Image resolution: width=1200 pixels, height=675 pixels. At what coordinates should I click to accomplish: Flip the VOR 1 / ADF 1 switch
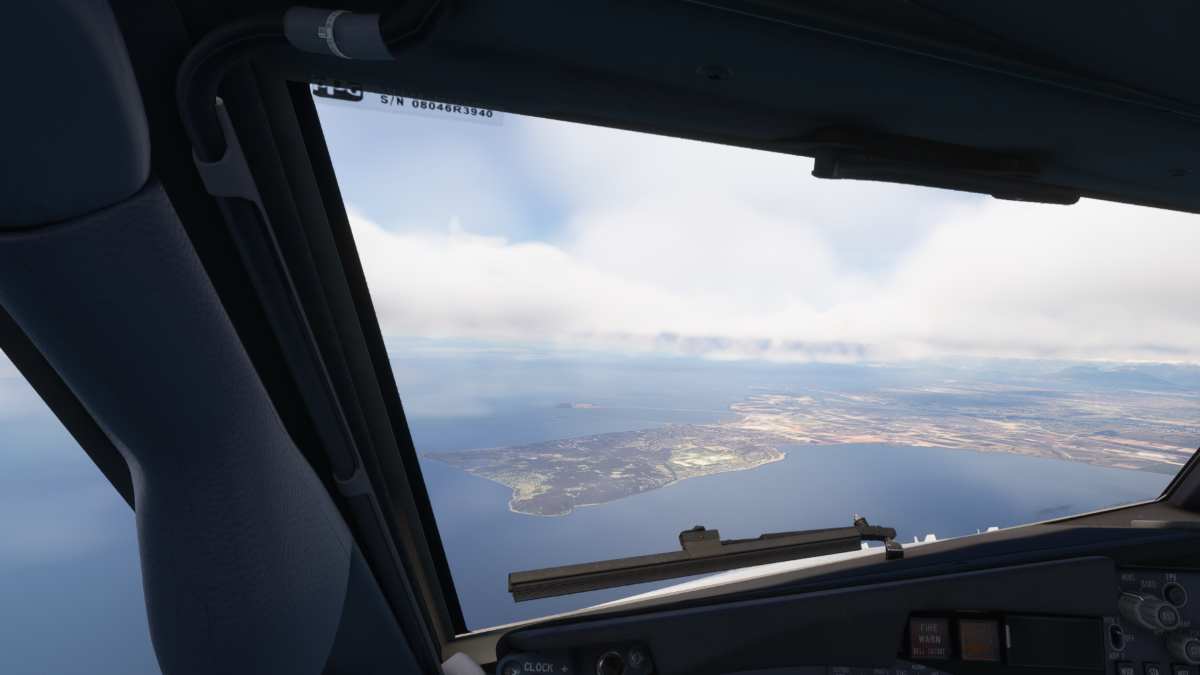click(x=1115, y=637)
